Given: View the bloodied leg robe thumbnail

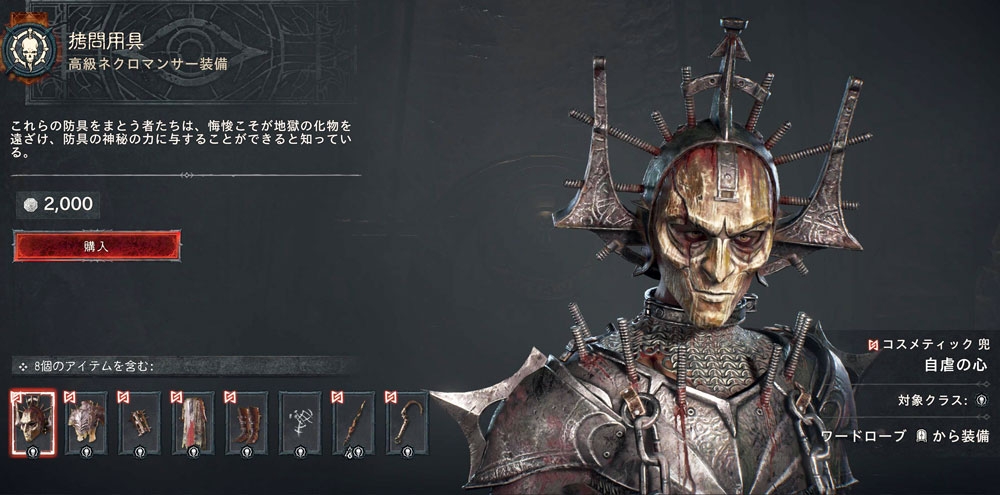Looking at the screenshot, I should [193, 422].
